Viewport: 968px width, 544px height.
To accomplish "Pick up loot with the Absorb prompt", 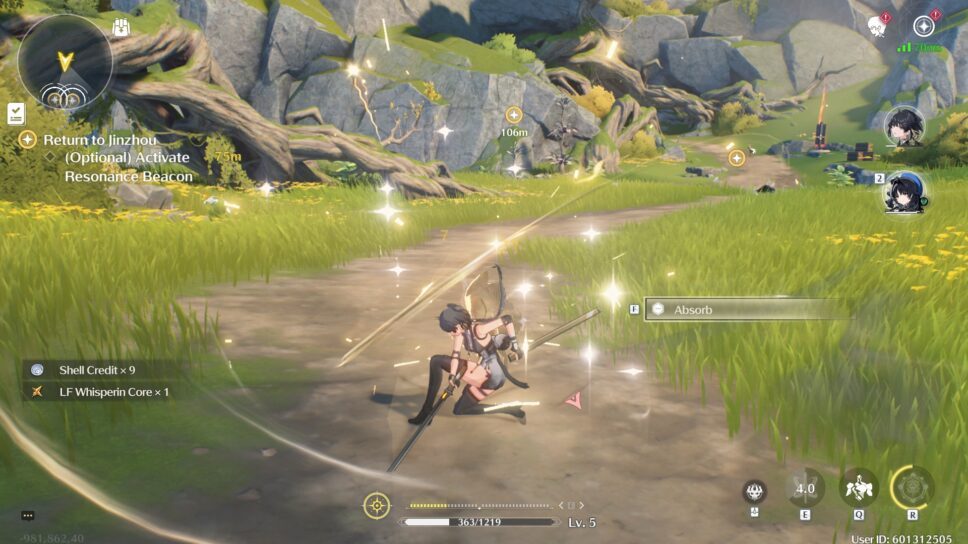I will [745, 310].
